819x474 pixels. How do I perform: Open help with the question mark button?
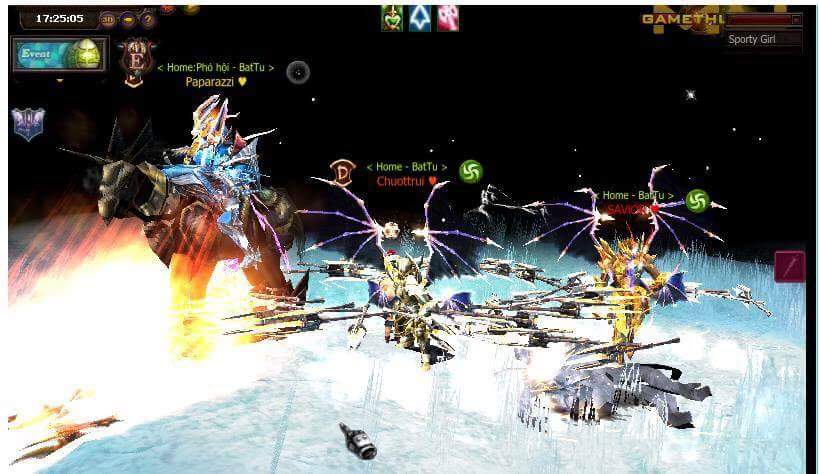coord(147,19)
